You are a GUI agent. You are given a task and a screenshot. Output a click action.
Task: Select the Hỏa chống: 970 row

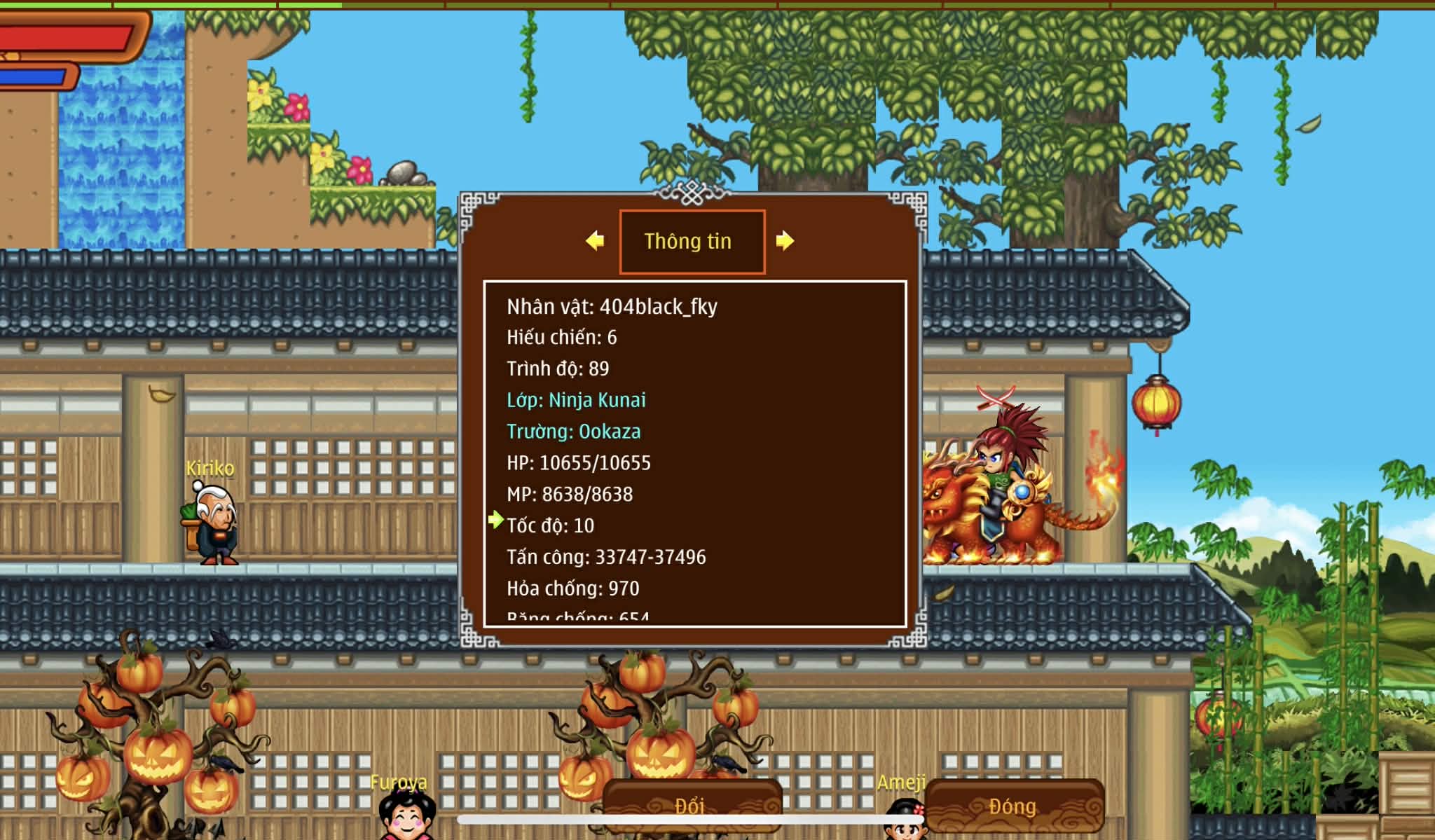[x=572, y=588]
